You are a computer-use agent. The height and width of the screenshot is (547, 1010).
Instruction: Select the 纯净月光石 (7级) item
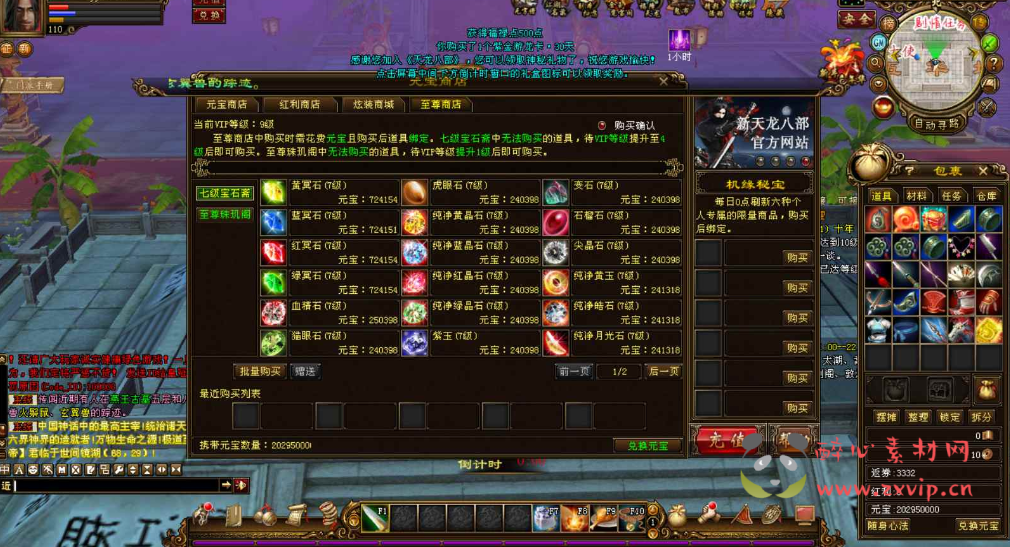click(556, 342)
